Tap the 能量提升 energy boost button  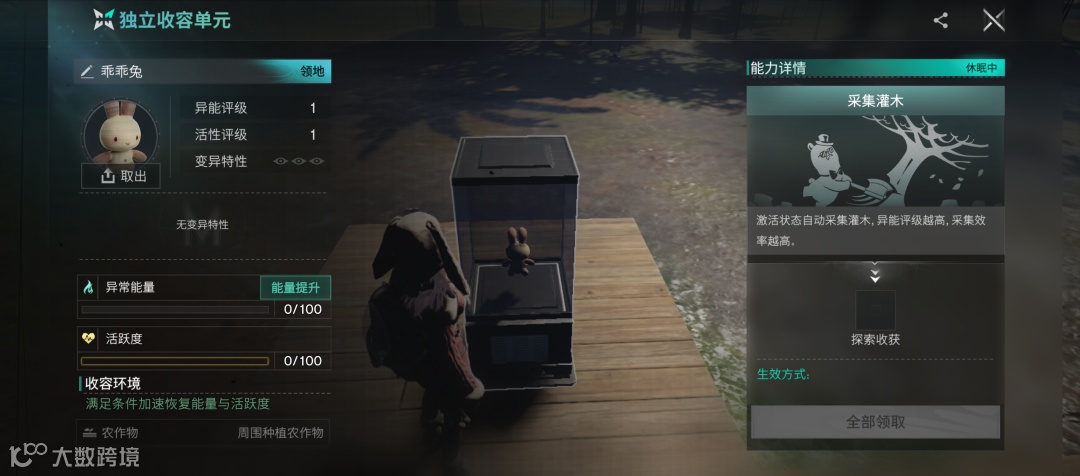click(x=295, y=287)
